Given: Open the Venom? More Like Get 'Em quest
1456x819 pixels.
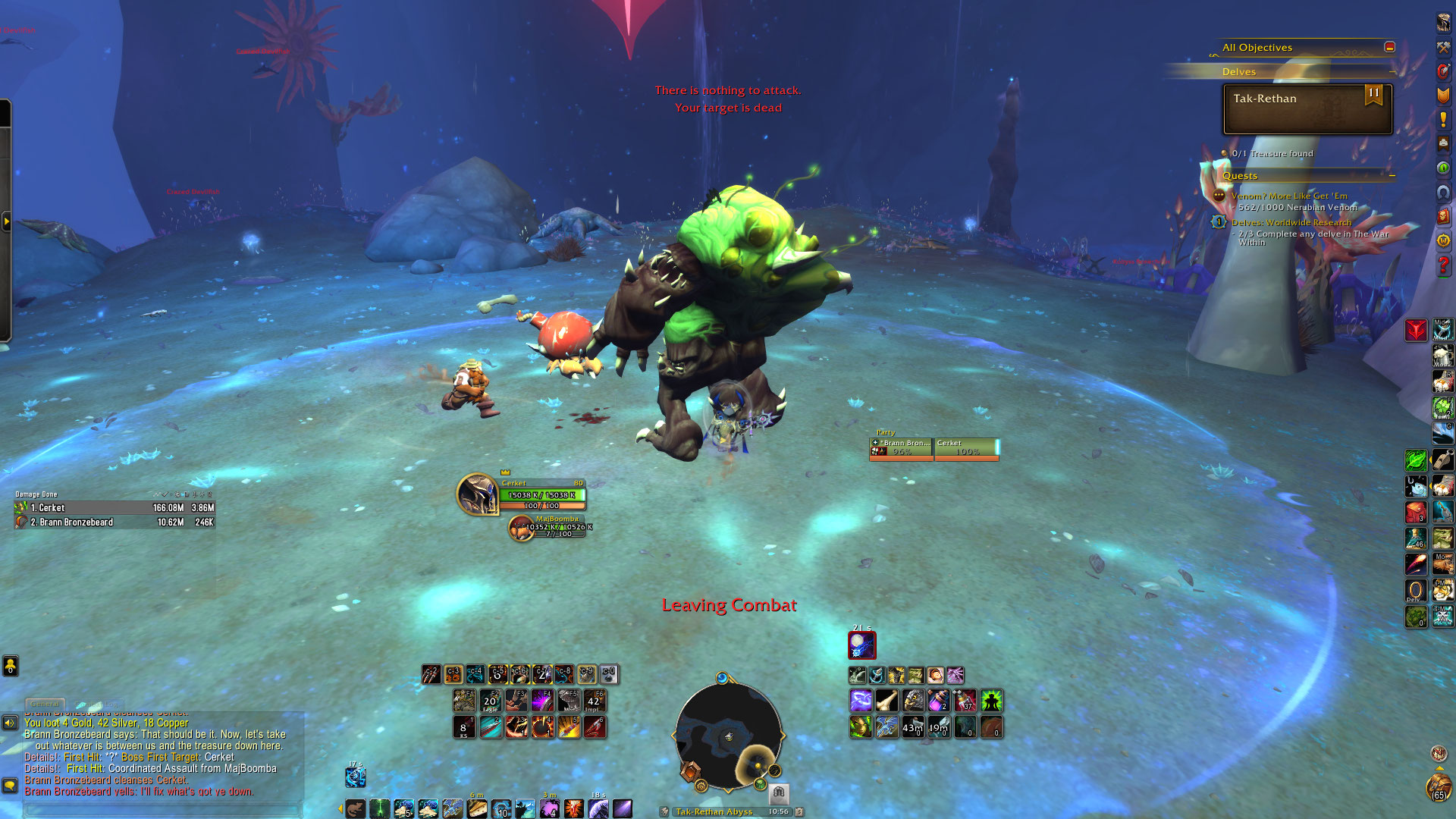Looking at the screenshot, I should pyautogui.click(x=1289, y=196).
